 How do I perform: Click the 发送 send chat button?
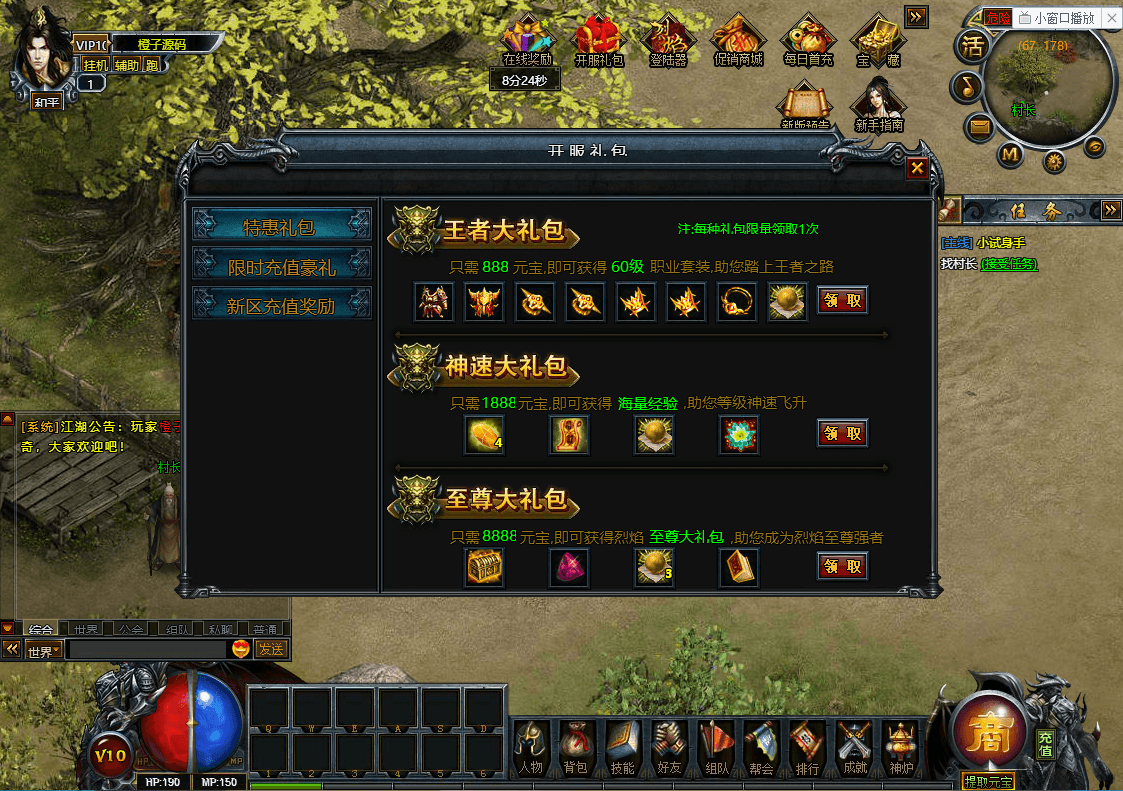[x=271, y=649]
